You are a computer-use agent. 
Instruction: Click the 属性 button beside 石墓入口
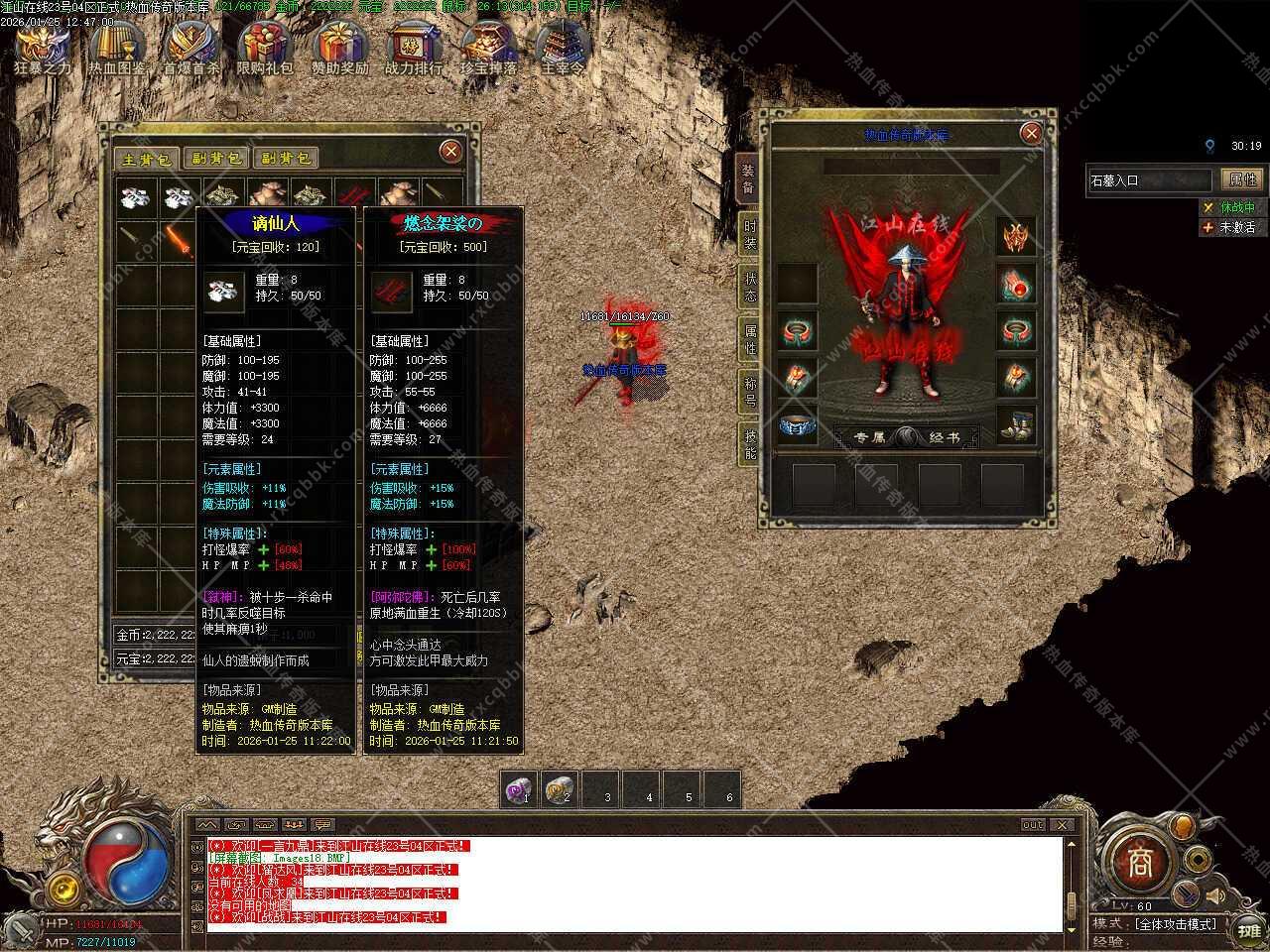[x=1242, y=179]
